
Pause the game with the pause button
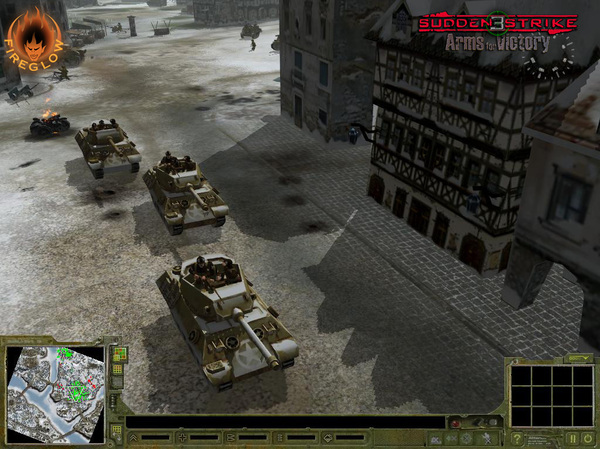pos(572,438)
